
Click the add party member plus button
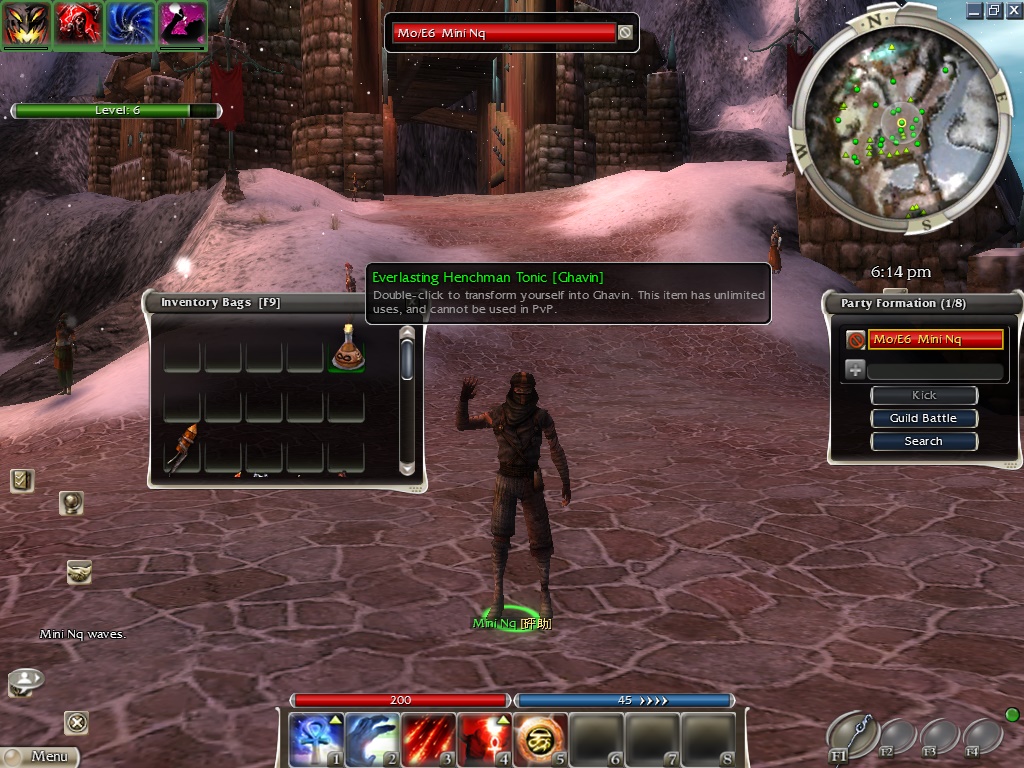pos(855,370)
